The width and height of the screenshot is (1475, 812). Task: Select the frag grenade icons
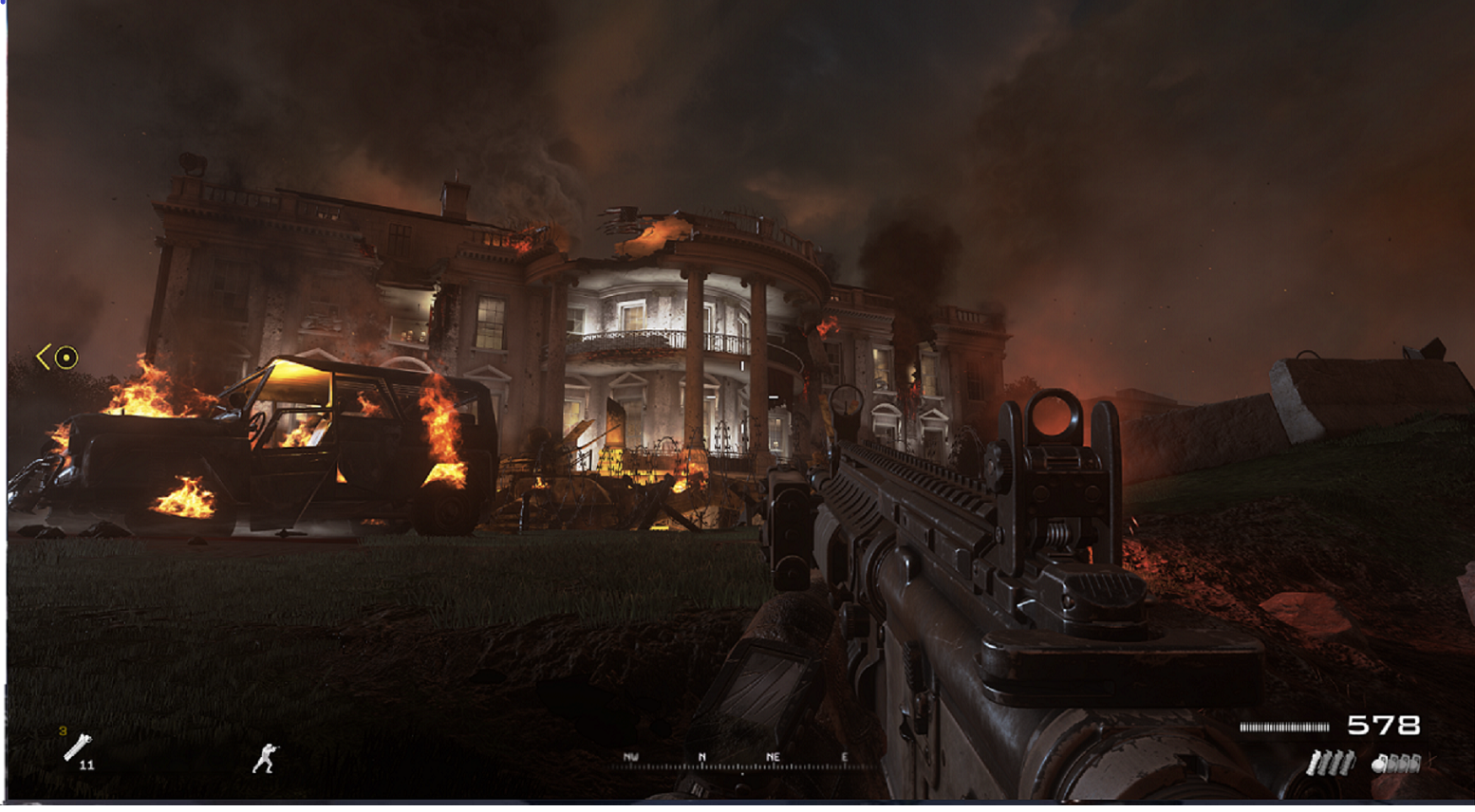(x=1396, y=763)
